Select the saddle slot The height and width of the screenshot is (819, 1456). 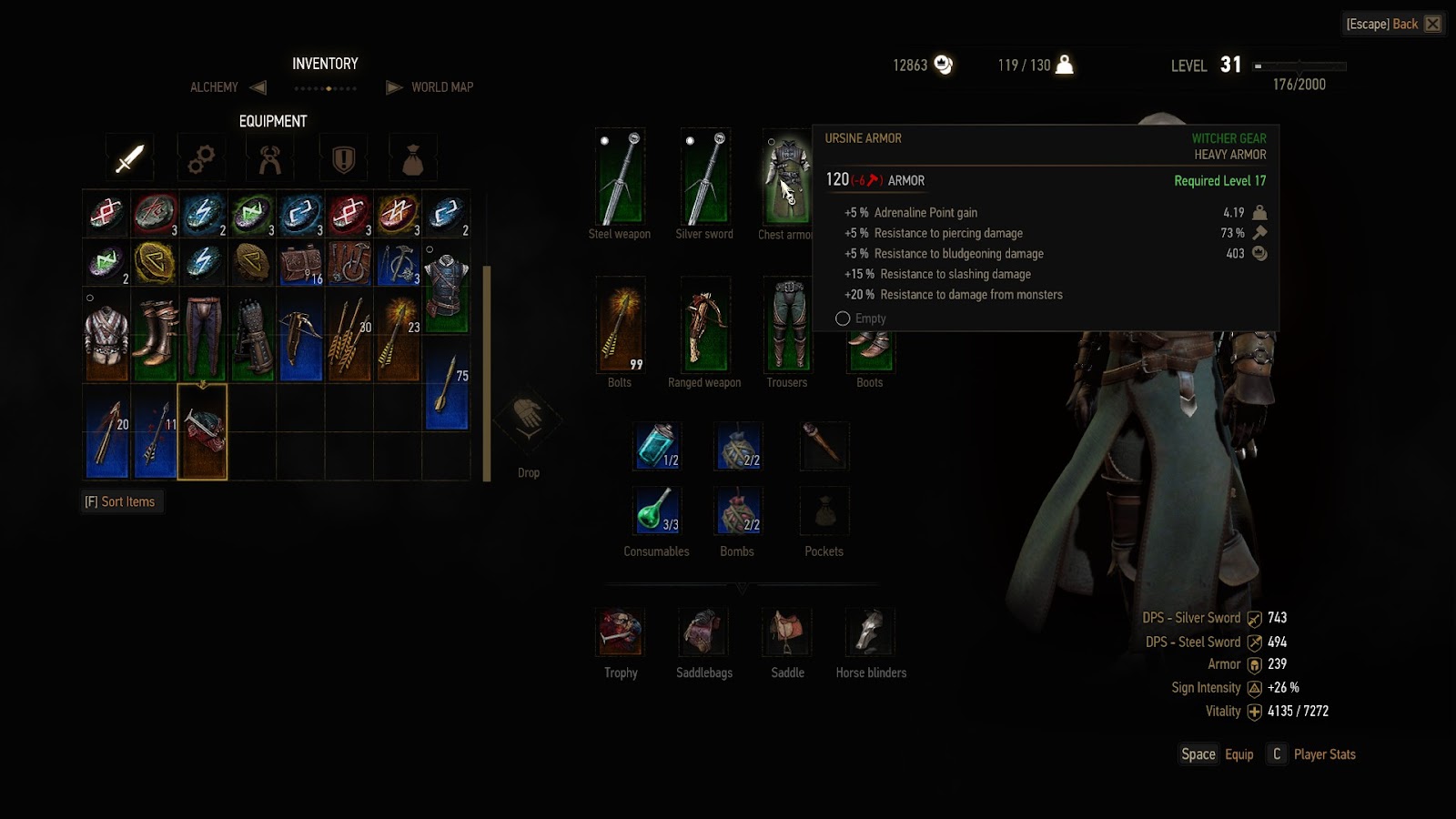point(787,632)
